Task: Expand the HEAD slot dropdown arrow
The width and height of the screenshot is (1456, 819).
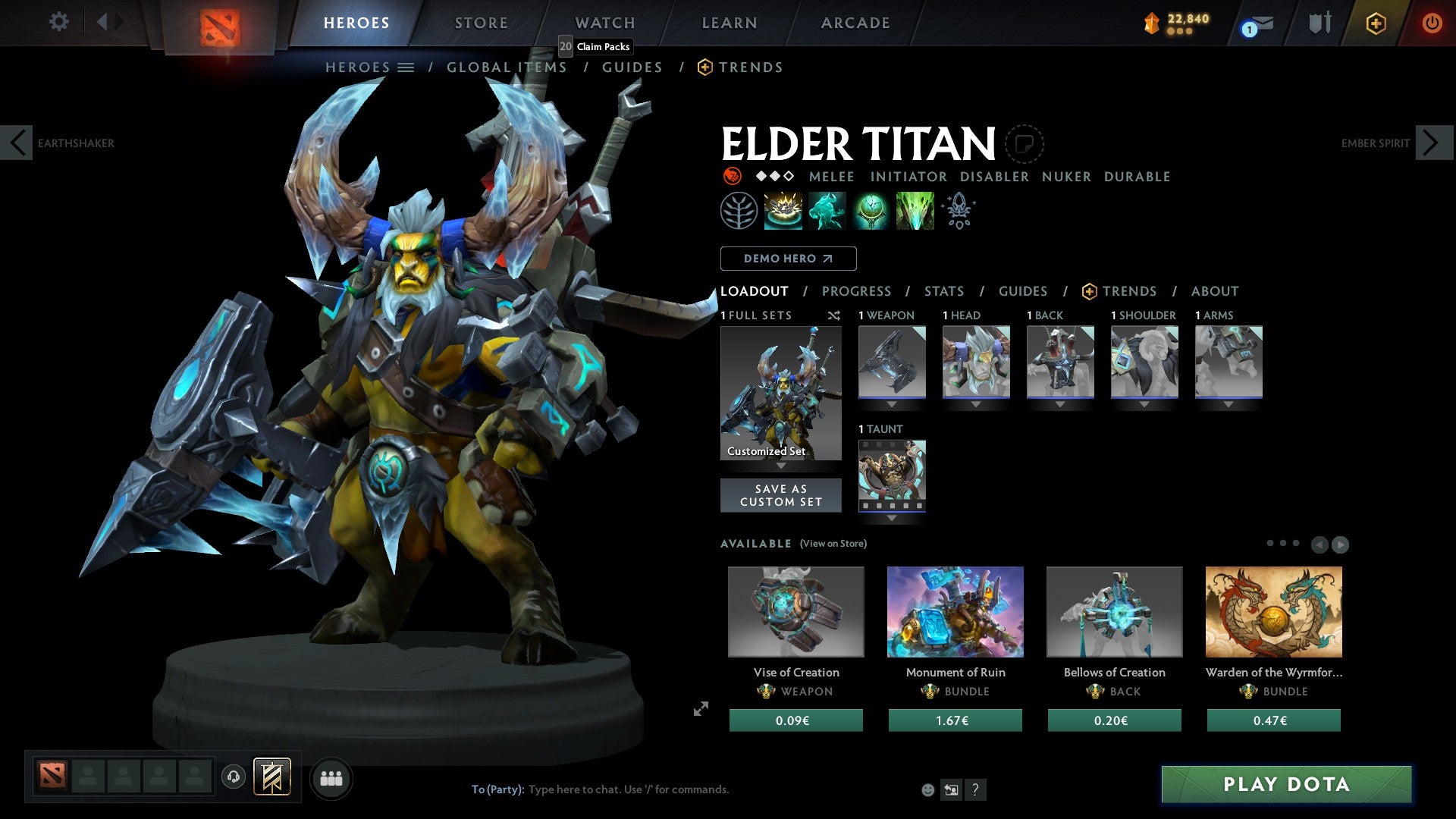Action: tap(976, 404)
